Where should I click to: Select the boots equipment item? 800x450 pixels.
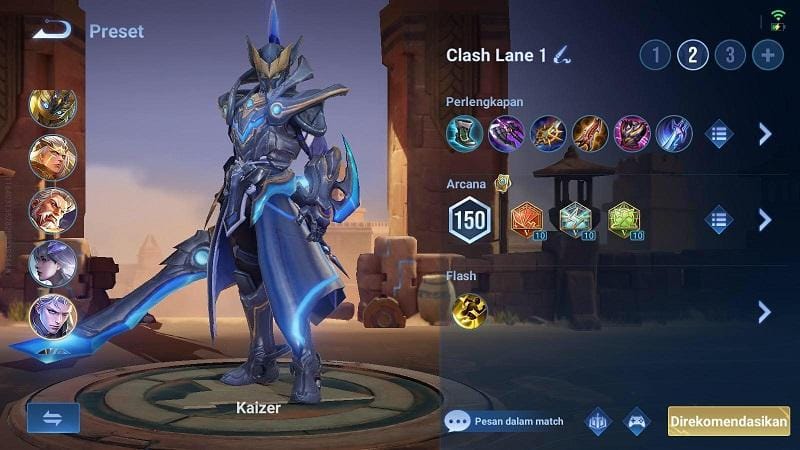(464, 133)
